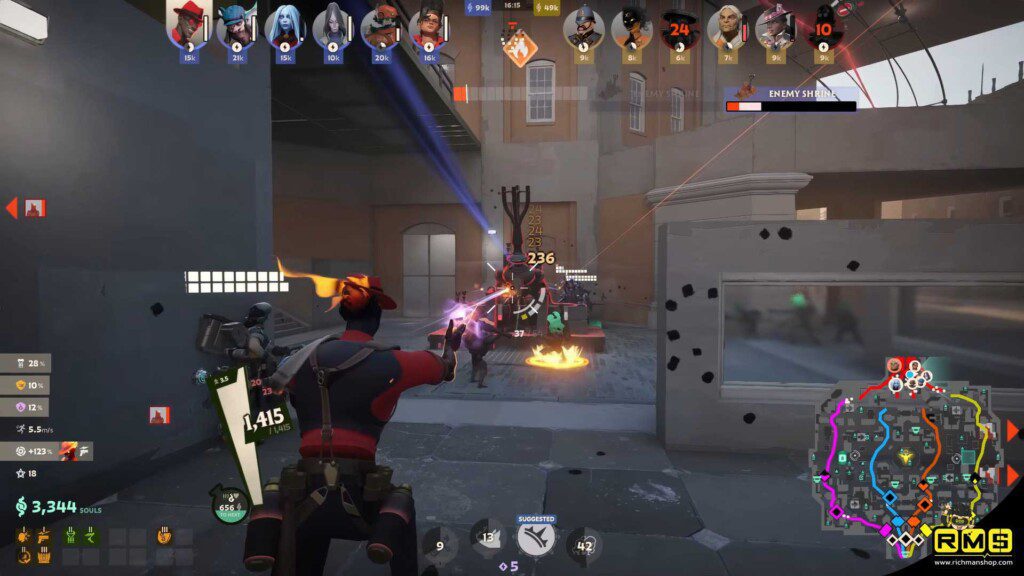Viewport: 1024px width, 576px height.
Task: Select the dead enemy portrait showing 24
Action: [x=680, y=27]
